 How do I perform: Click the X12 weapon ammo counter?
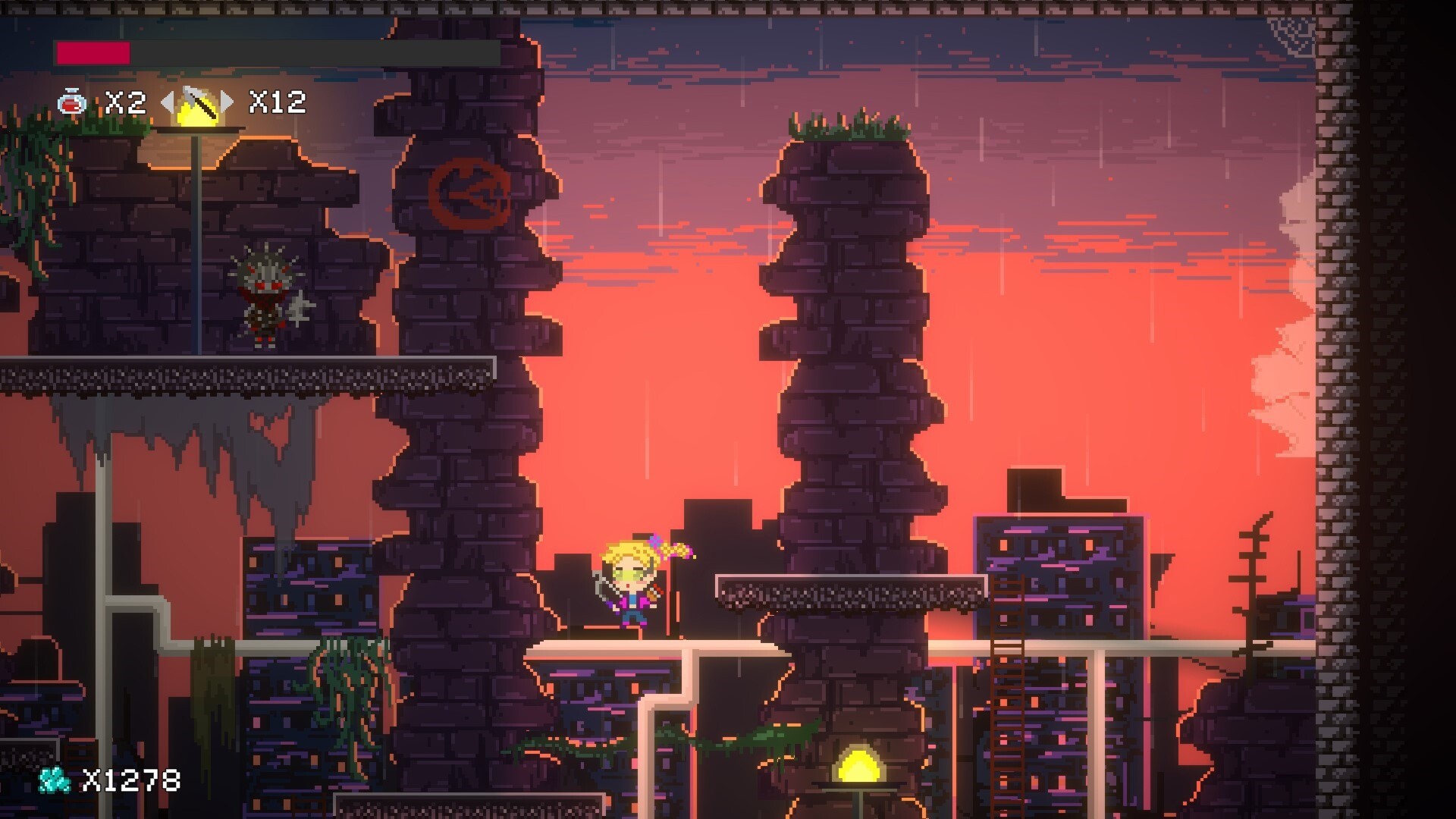[279, 104]
